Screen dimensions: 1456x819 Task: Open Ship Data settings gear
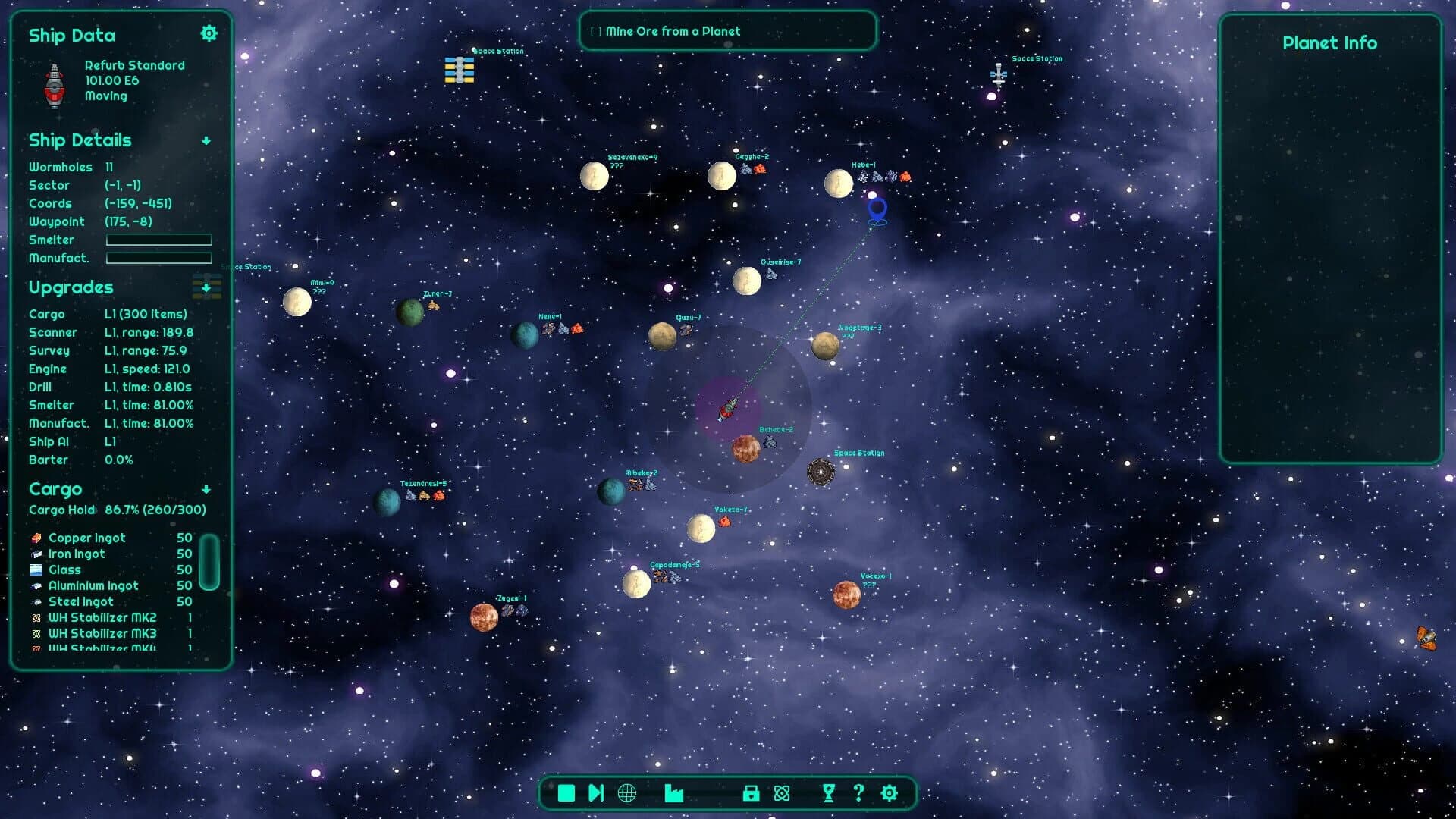coord(209,33)
